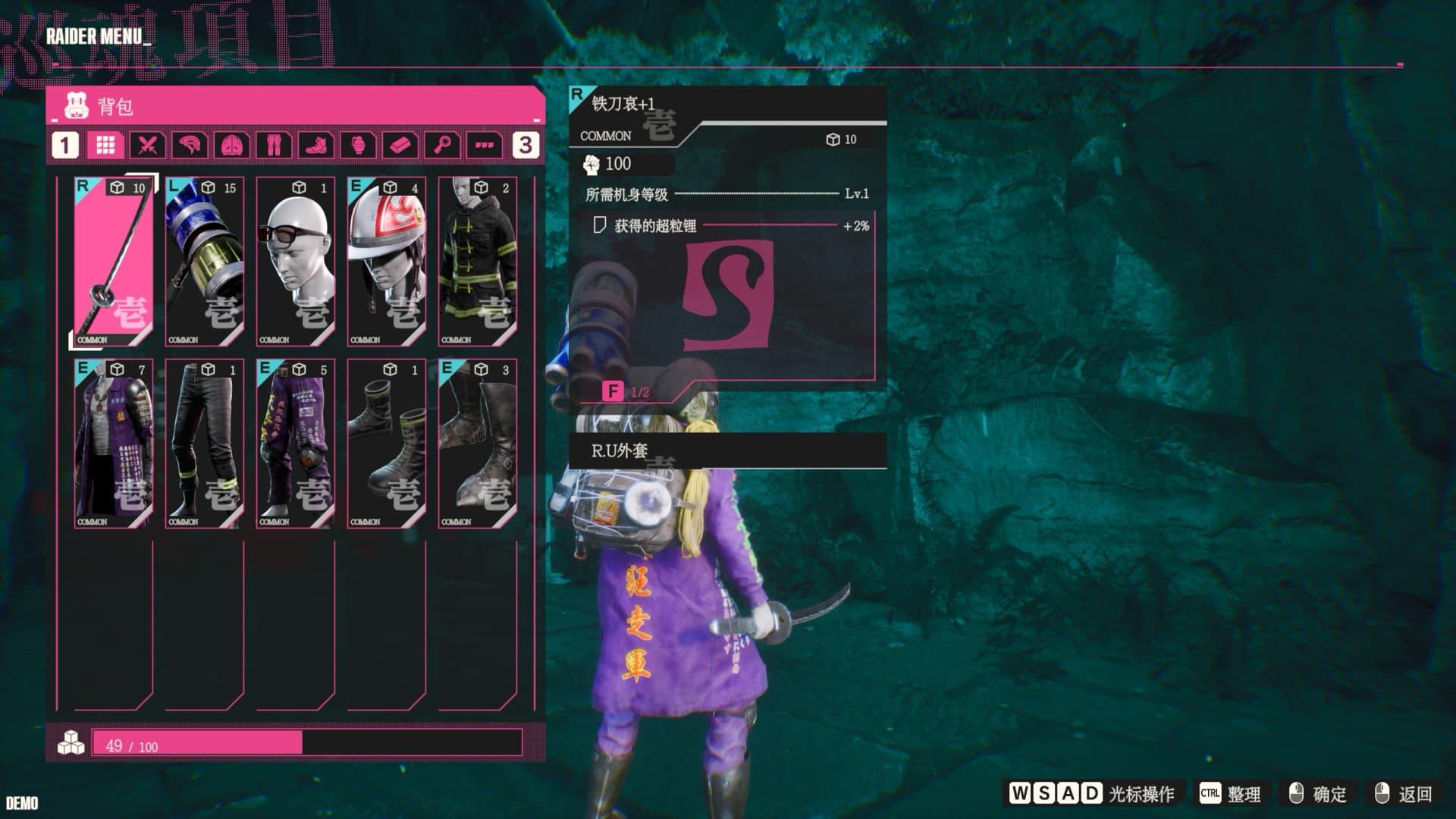Select the three-dots misc tab
The height and width of the screenshot is (819, 1456).
tap(485, 145)
